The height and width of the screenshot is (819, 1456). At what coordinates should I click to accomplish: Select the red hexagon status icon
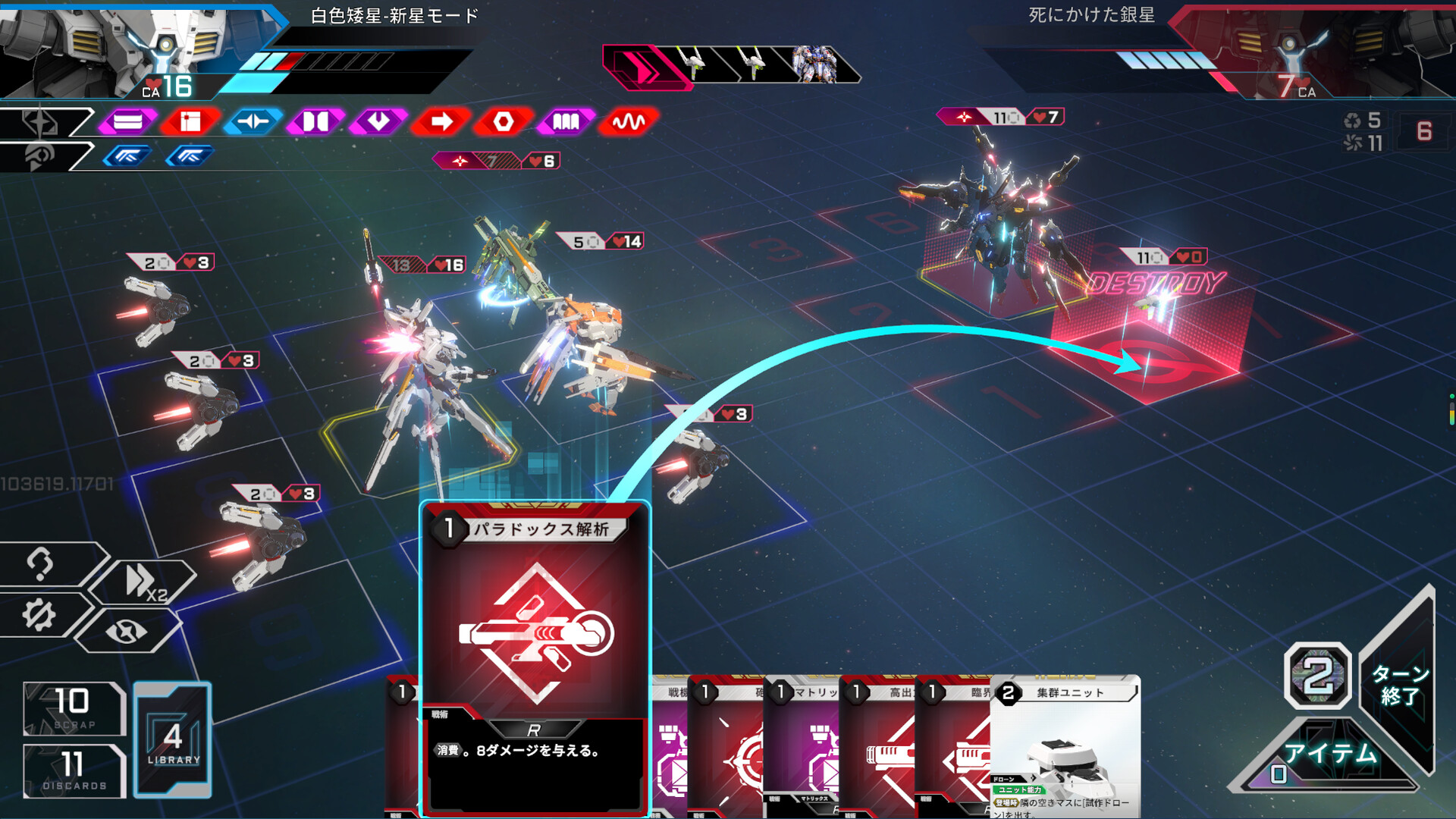tap(504, 121)
